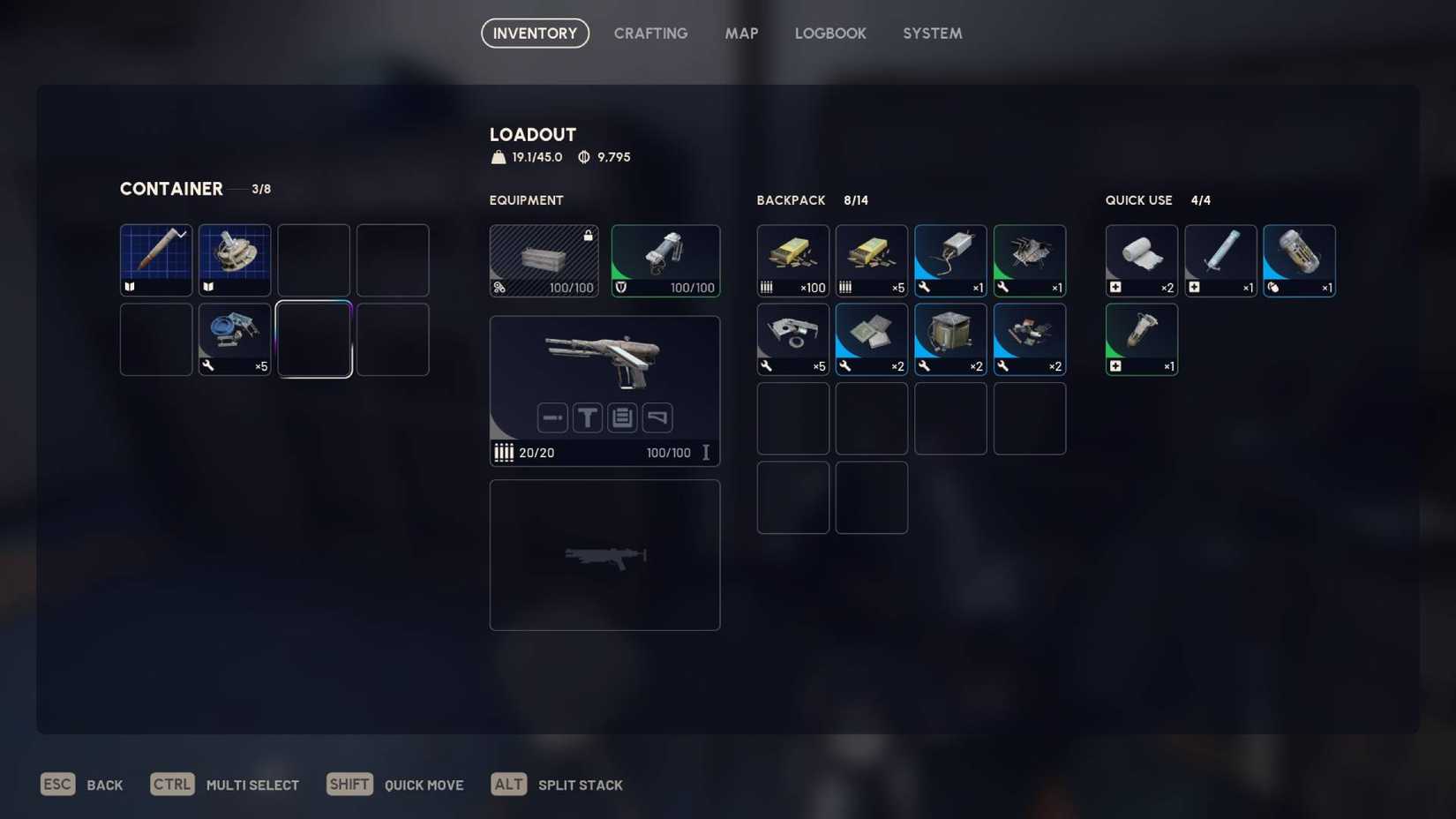Select the ammo stack of 100 in backpack

tap(792, 259)
